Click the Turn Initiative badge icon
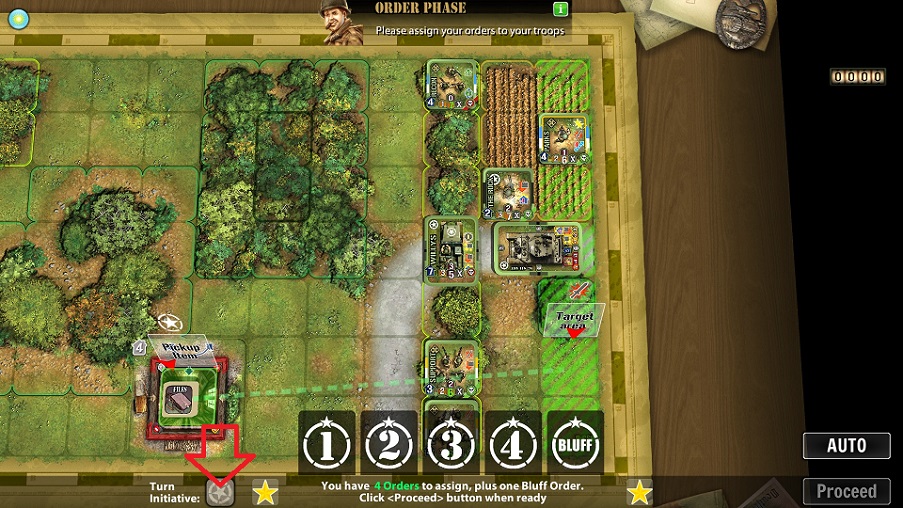Screen dimensions: 903x508 tap(220, 492)
